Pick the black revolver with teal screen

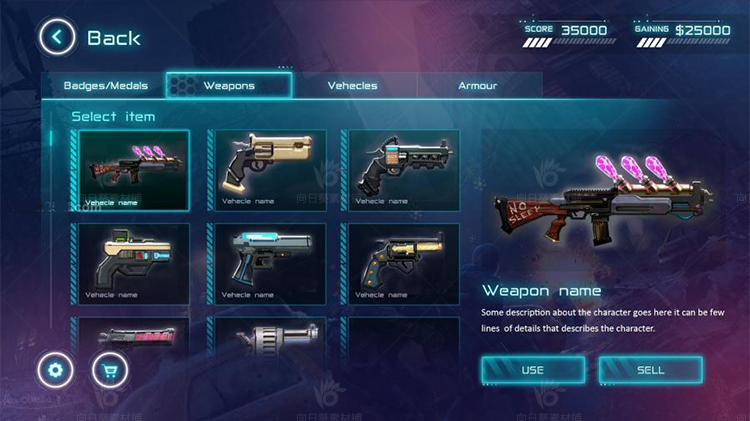(403, 169)
